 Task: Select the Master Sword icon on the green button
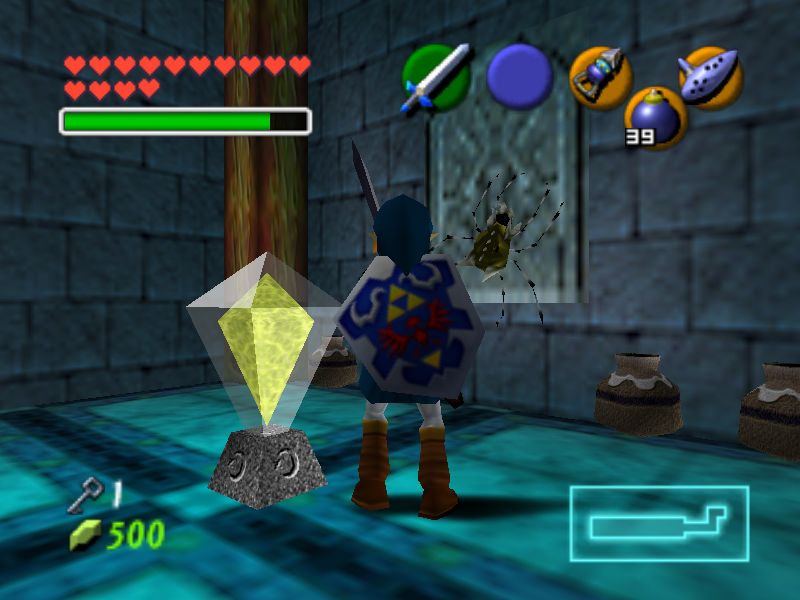point(436,77)
